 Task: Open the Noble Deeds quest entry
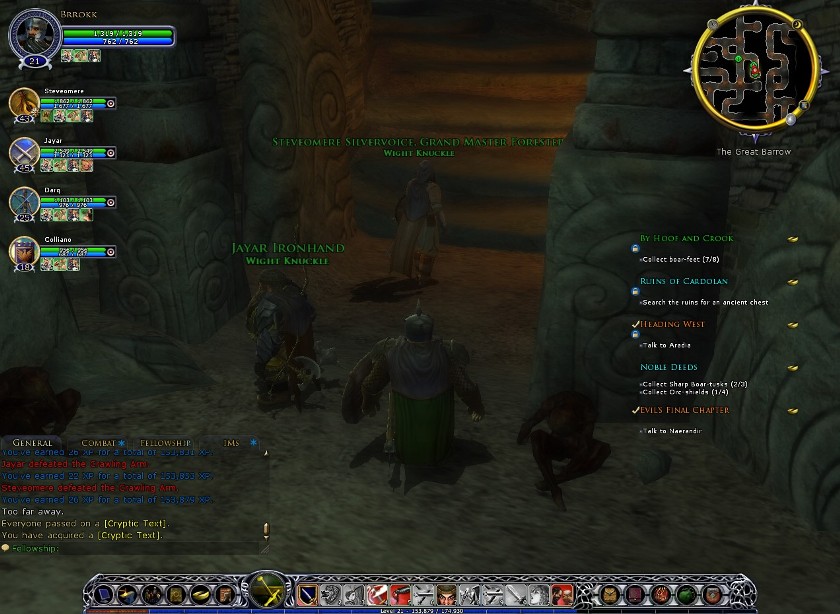pos(668,368)
